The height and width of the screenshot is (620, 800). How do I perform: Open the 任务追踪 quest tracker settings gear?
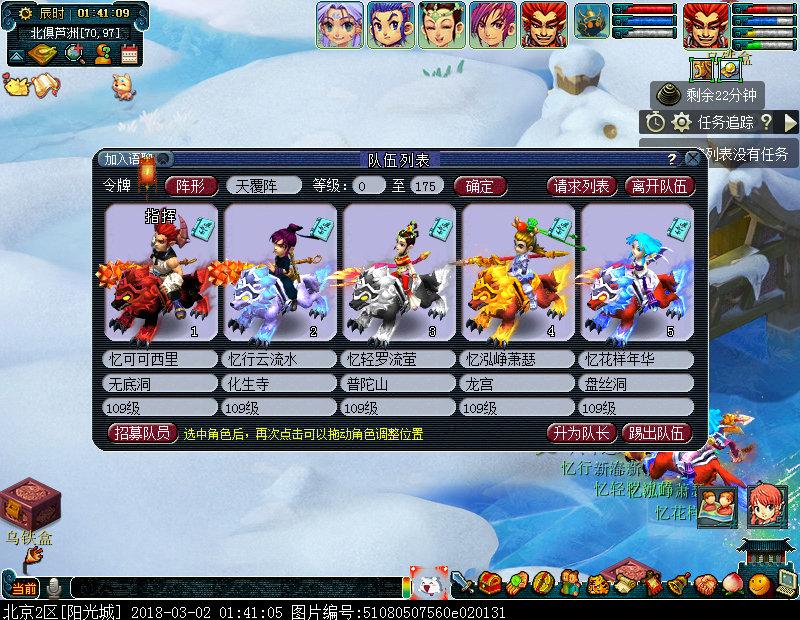(681, 122)
